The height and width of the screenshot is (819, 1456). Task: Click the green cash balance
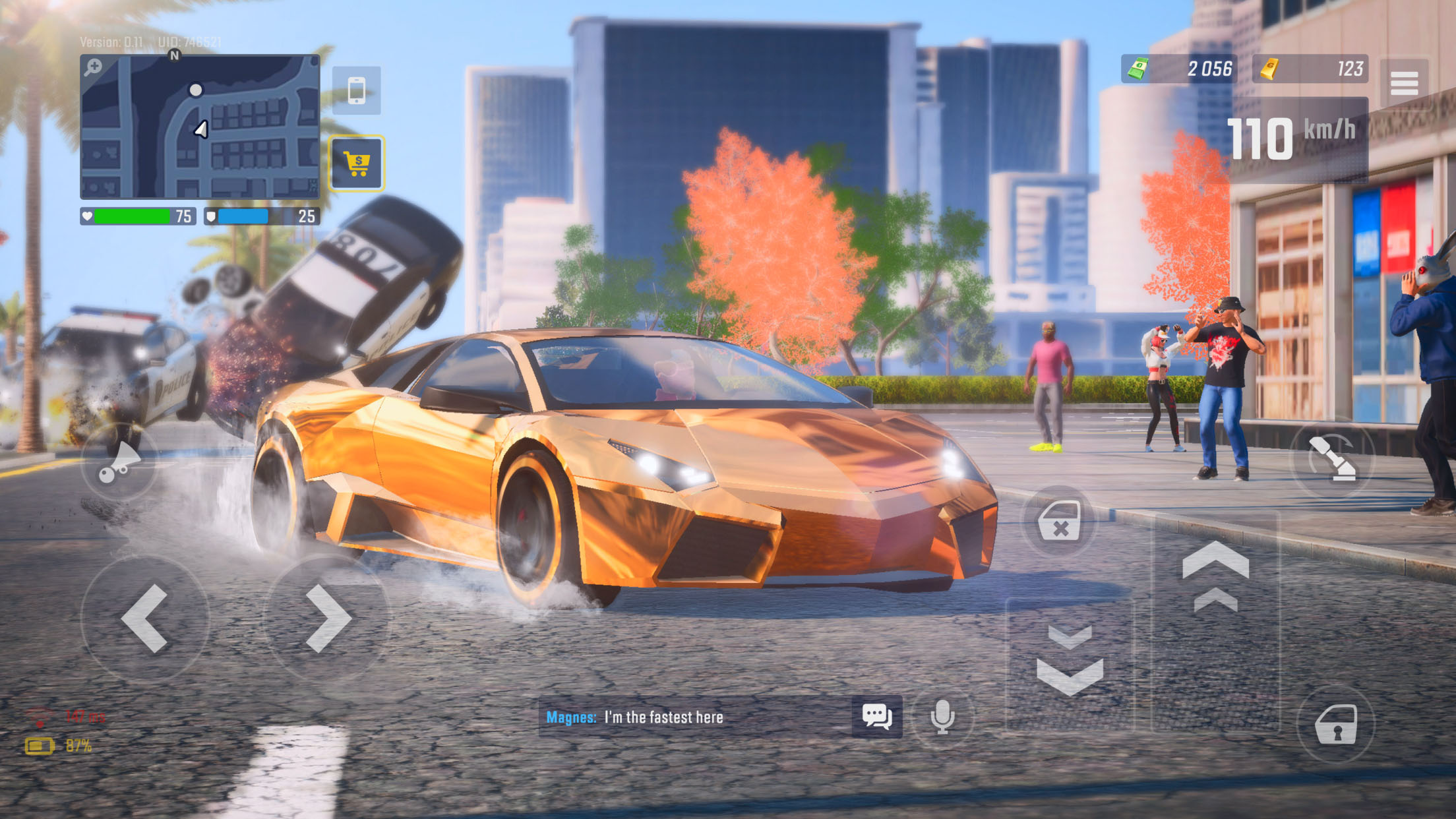coord(1178,69)
